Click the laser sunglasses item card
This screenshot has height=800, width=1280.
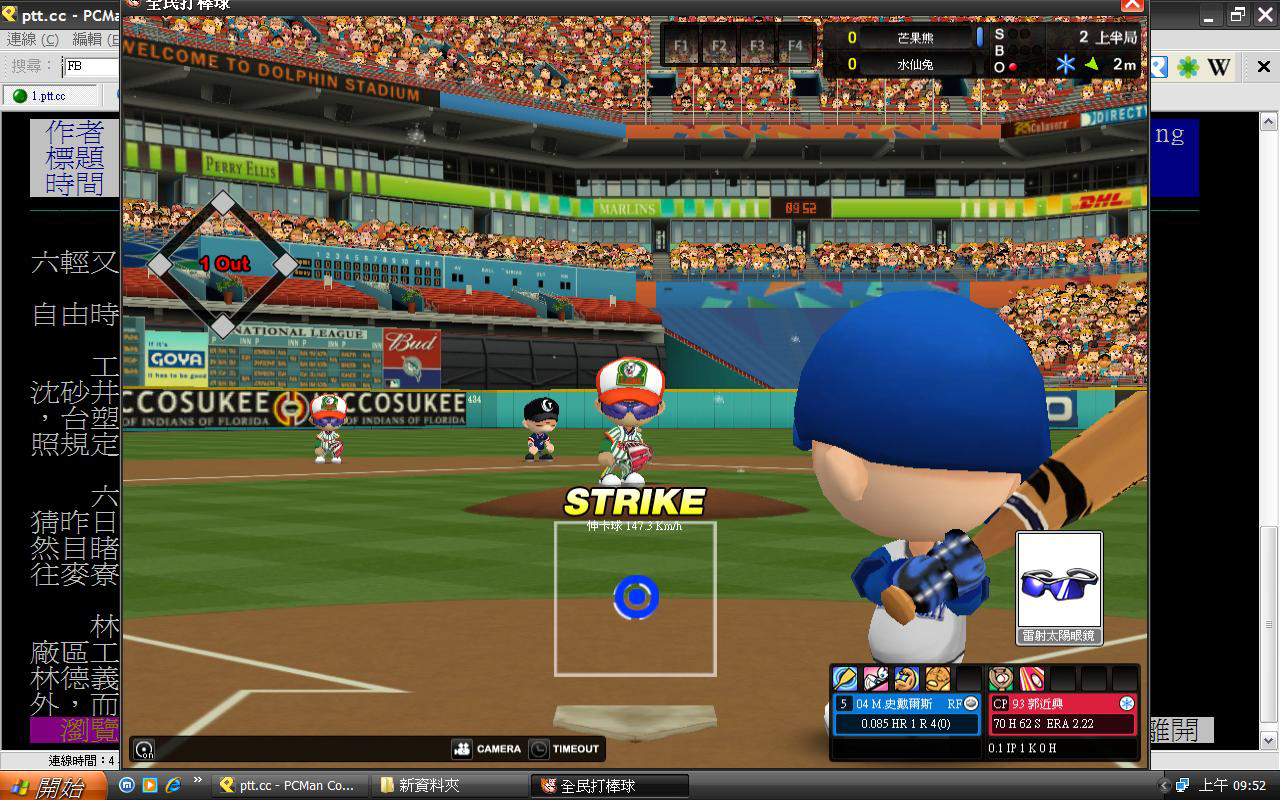[x=1059, y=588]
